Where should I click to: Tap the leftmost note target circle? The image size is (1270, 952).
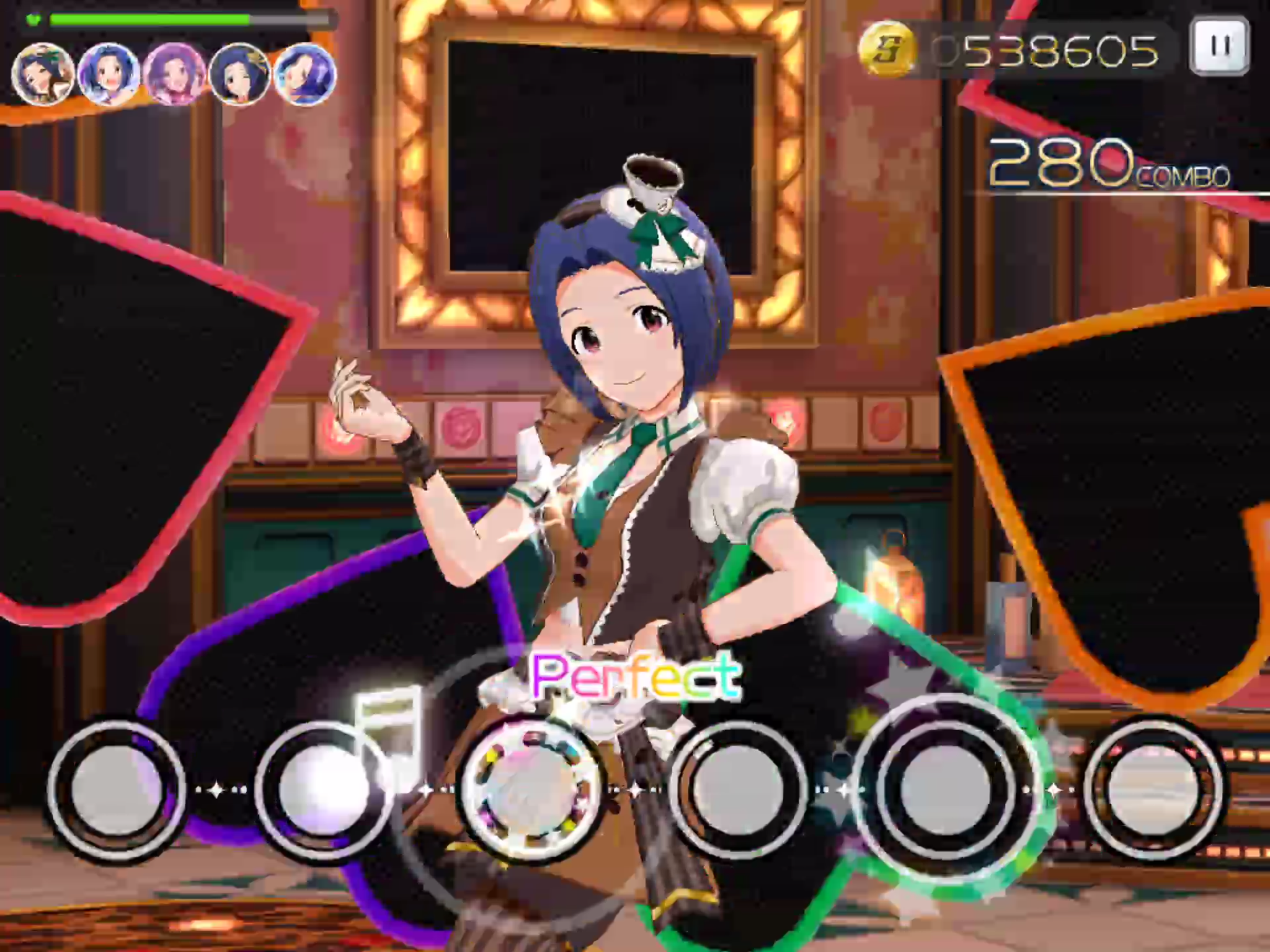pos(117,789)
